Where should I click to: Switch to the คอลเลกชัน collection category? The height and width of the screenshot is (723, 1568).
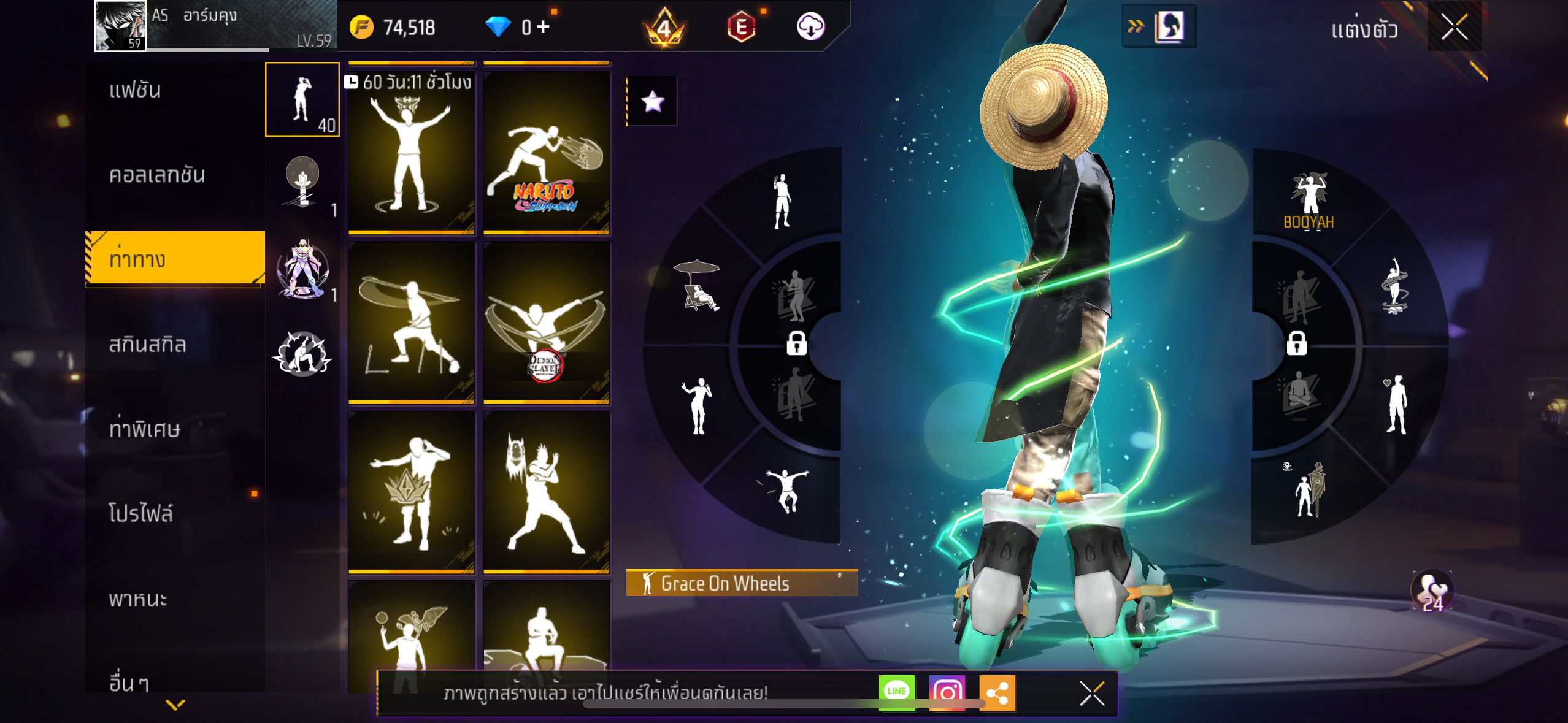pyautogui.click(x=156, y=175)
